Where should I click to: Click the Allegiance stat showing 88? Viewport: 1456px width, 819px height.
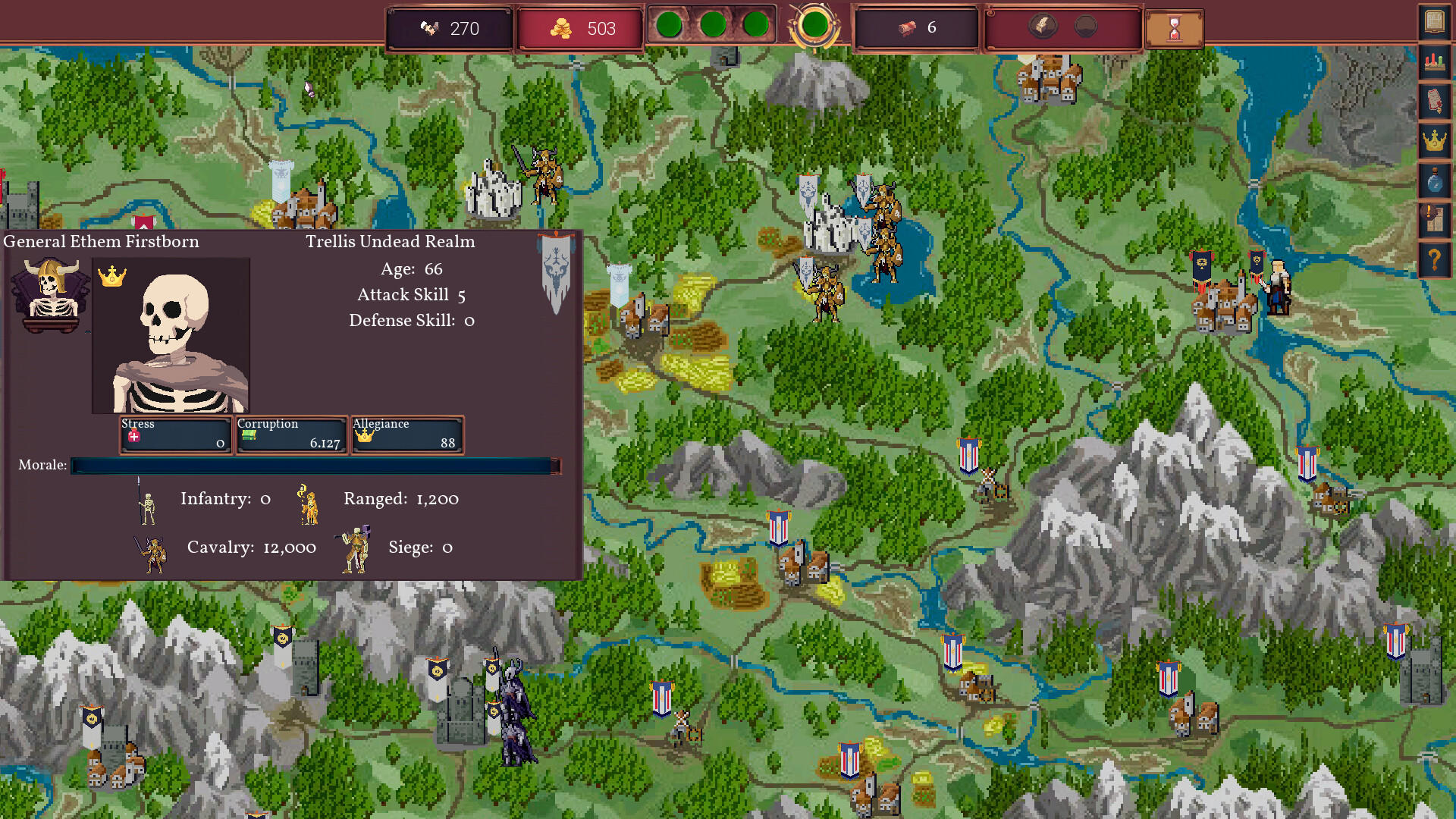pyautogui.click(x=406, y=435)
